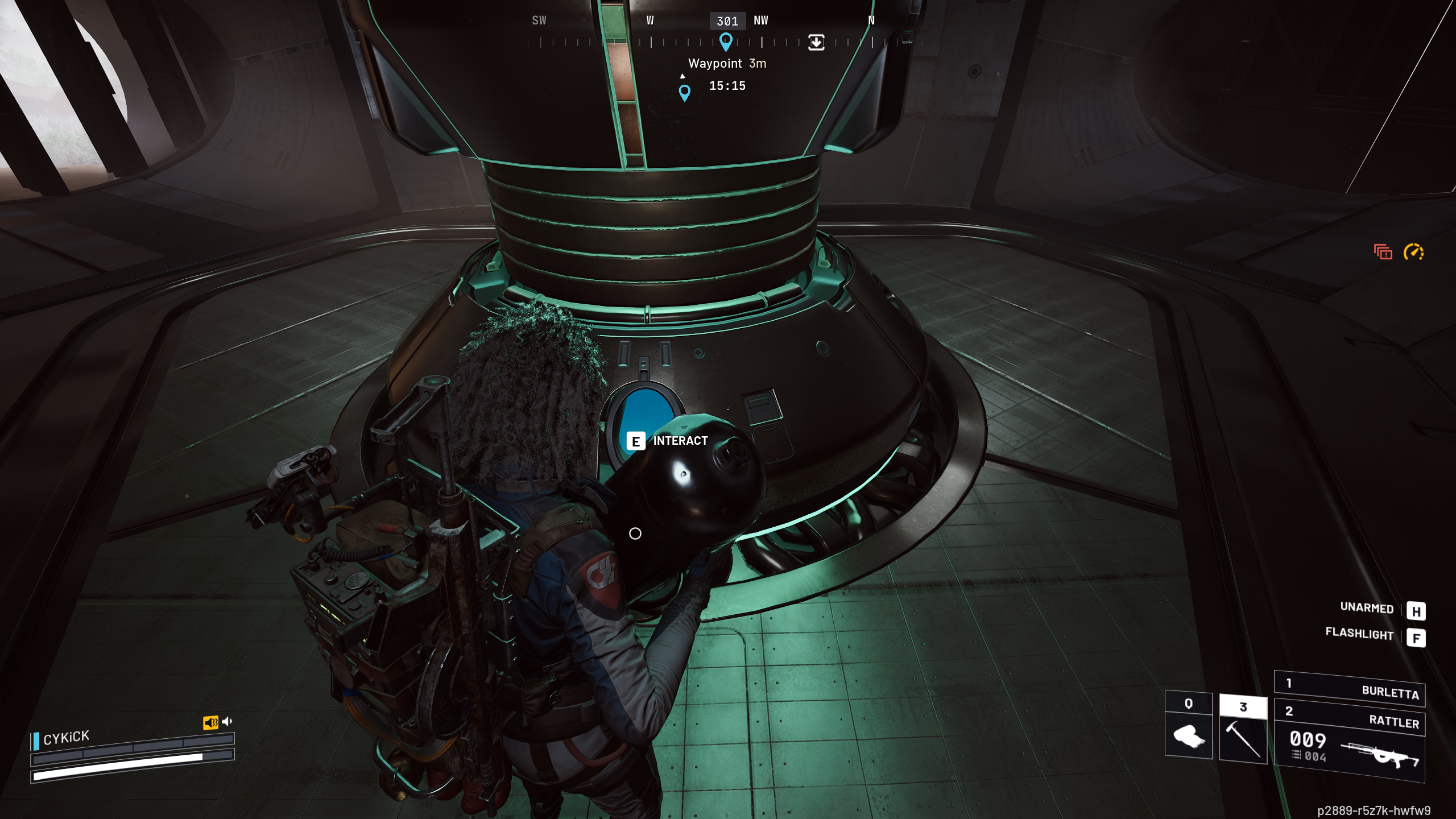Click the blue waypoint pin beside the timer

(x=685, y=93)
